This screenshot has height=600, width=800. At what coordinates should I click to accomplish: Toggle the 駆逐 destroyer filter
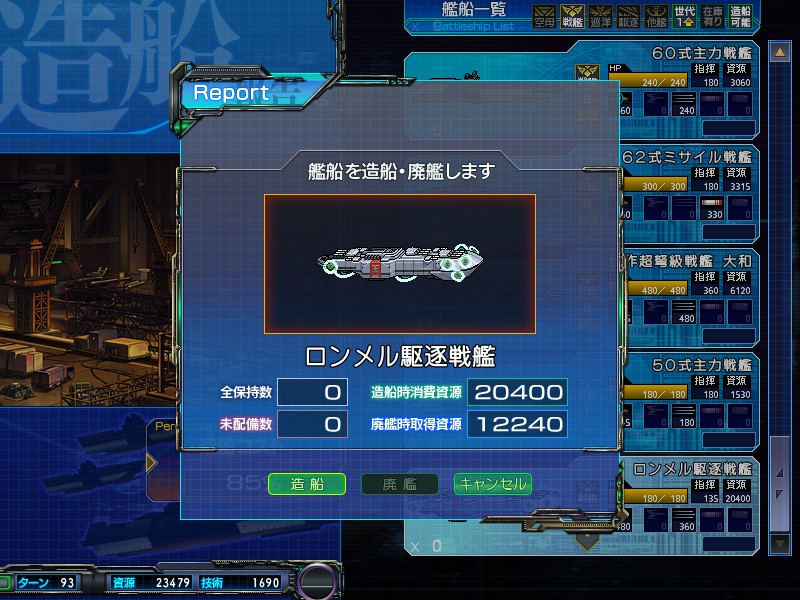tap(629, 17)
